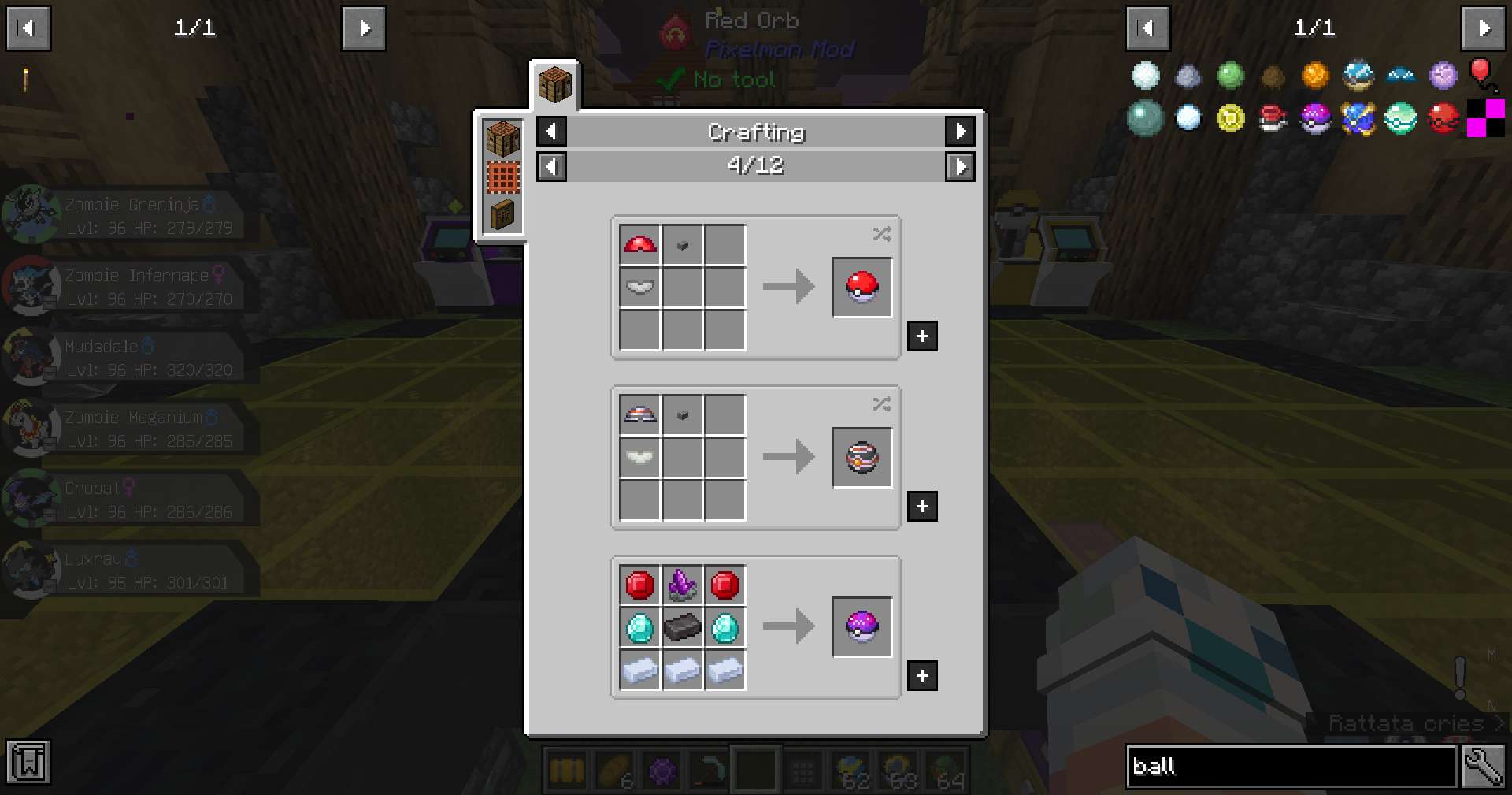Screen dimensions: 1512x795
Task: Open JEI settings via the wrench icon
Action: pyautogui.click(x=1484, y=764)
